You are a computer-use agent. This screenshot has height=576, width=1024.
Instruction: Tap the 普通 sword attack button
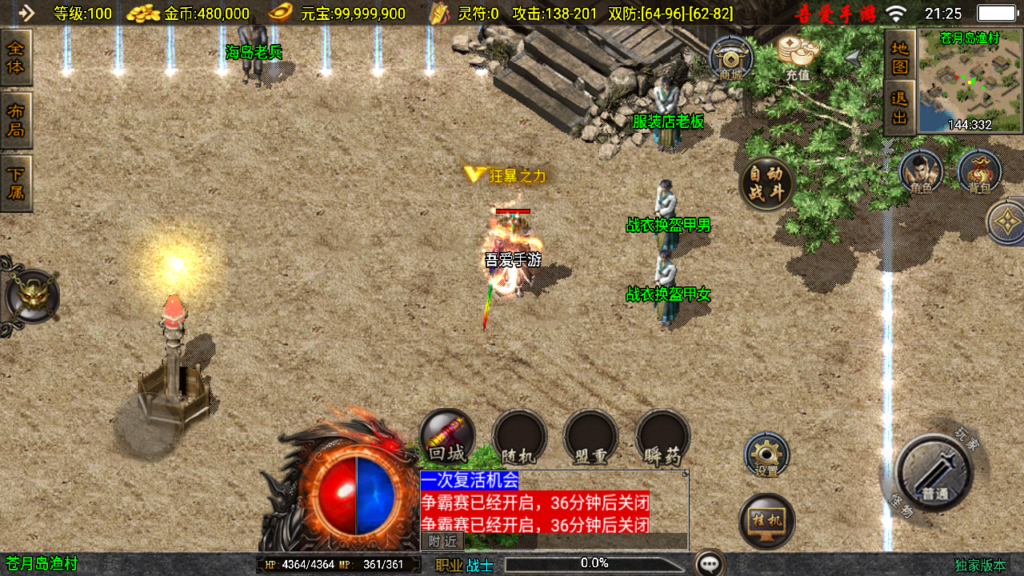pyautogui.click(x=934, y=474)
